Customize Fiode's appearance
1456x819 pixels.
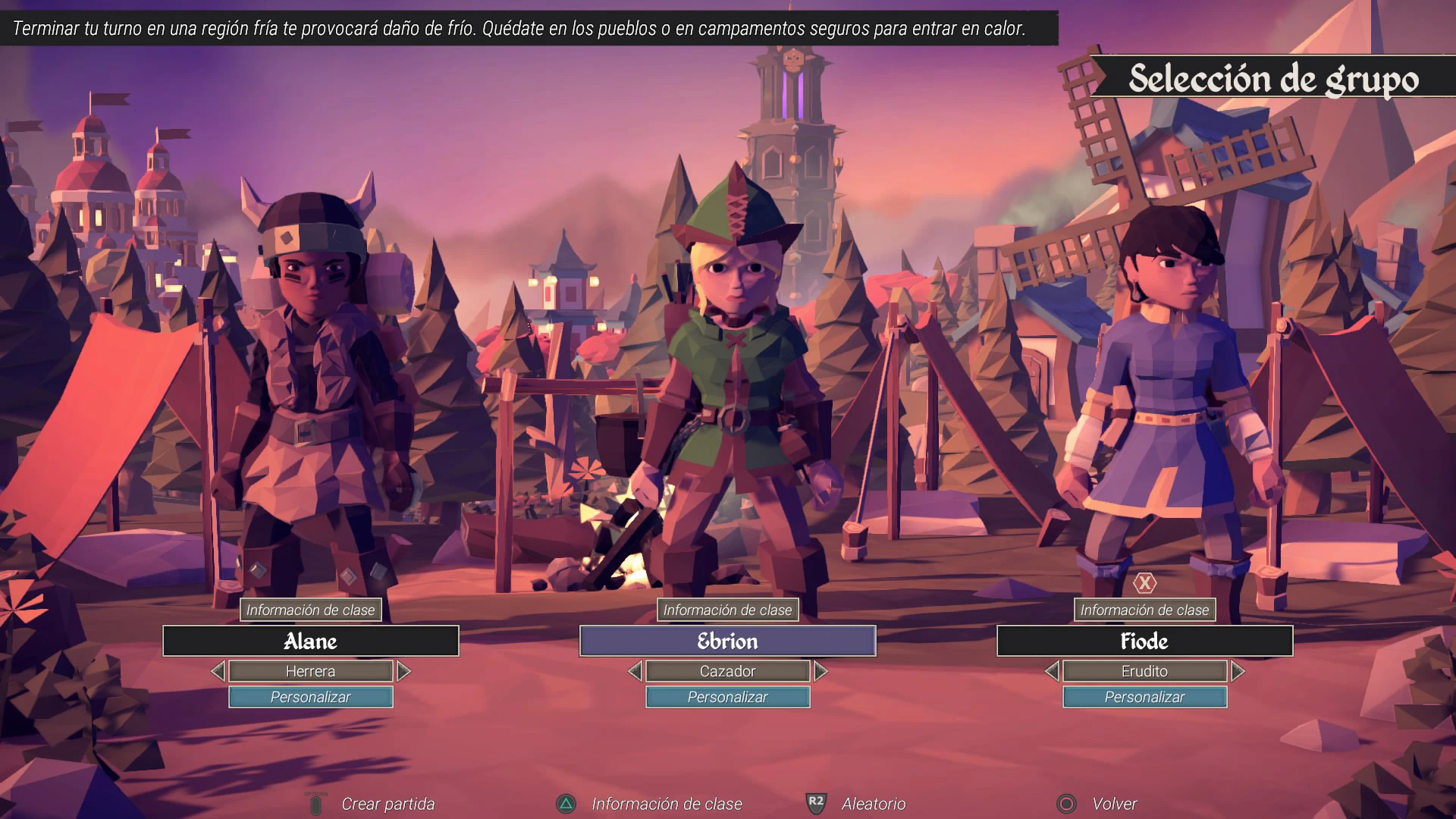tap(1144, 697)
